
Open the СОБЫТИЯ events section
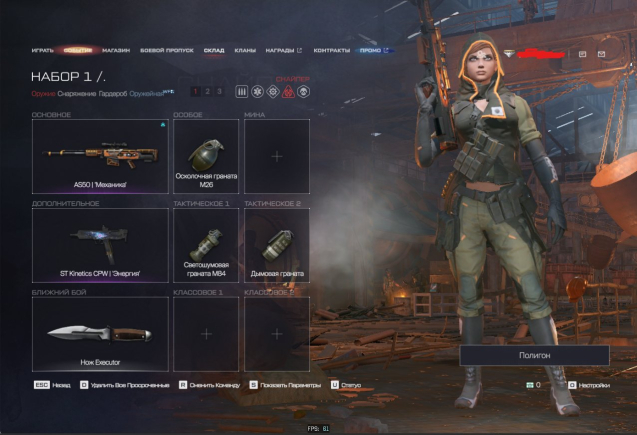point(77,50)
